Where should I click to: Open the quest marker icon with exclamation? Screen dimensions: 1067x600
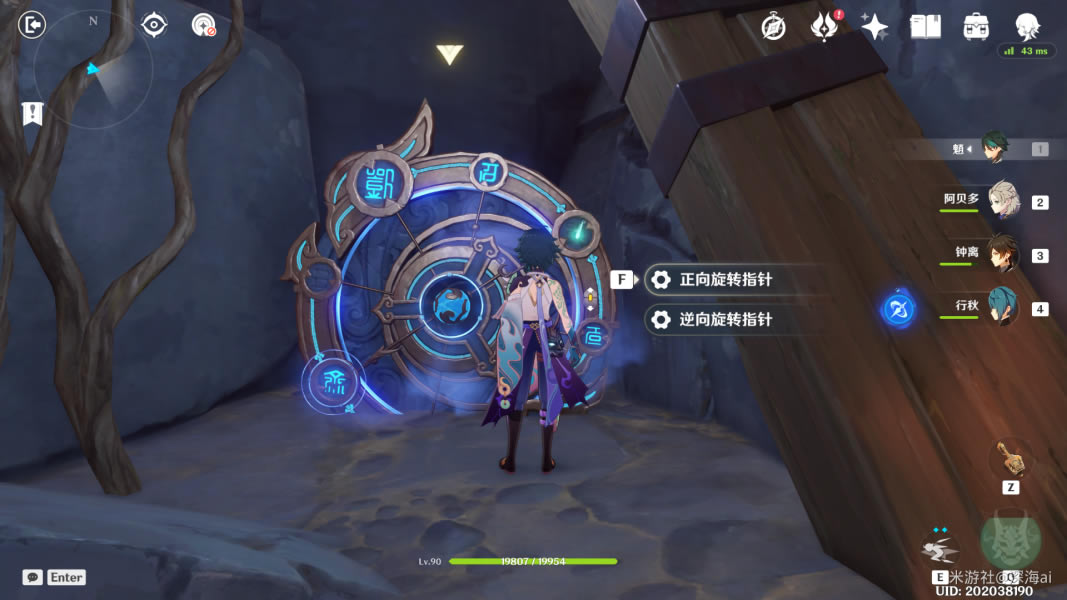click(32, 114)
